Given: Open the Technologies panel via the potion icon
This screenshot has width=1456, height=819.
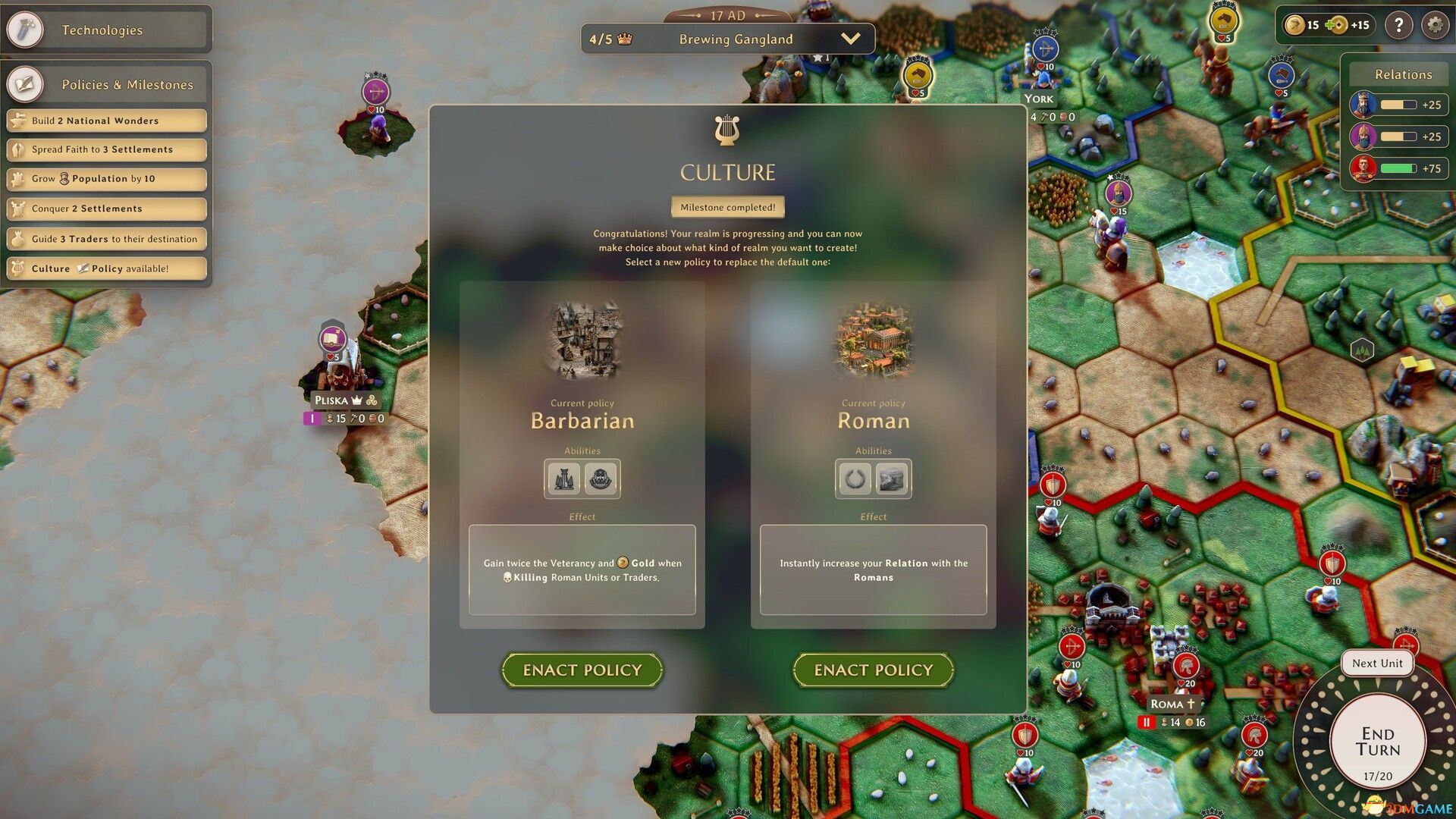Looking at the screenshot, I should point(25,30).
